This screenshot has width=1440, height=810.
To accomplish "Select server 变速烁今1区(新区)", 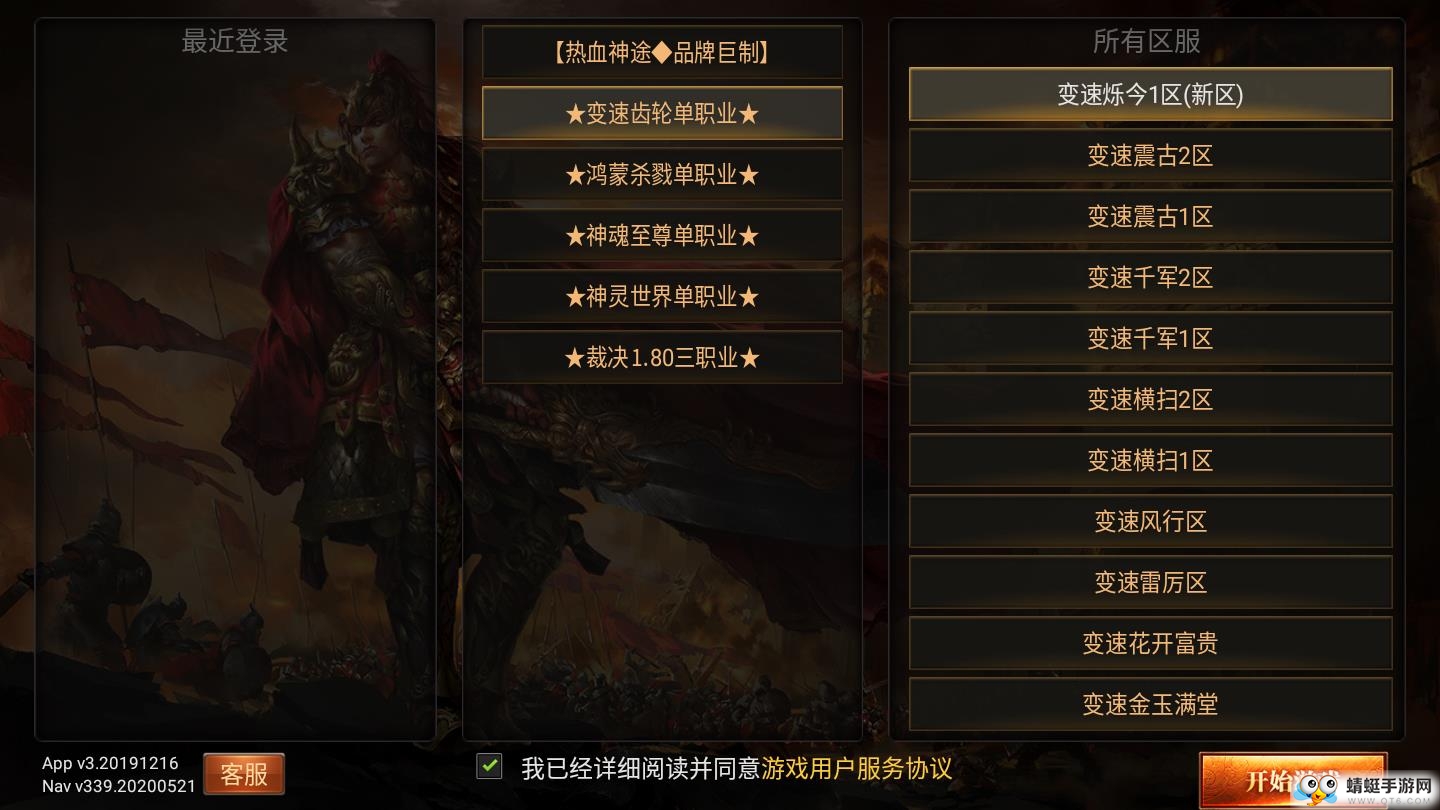I will (x=1149, y=94).
